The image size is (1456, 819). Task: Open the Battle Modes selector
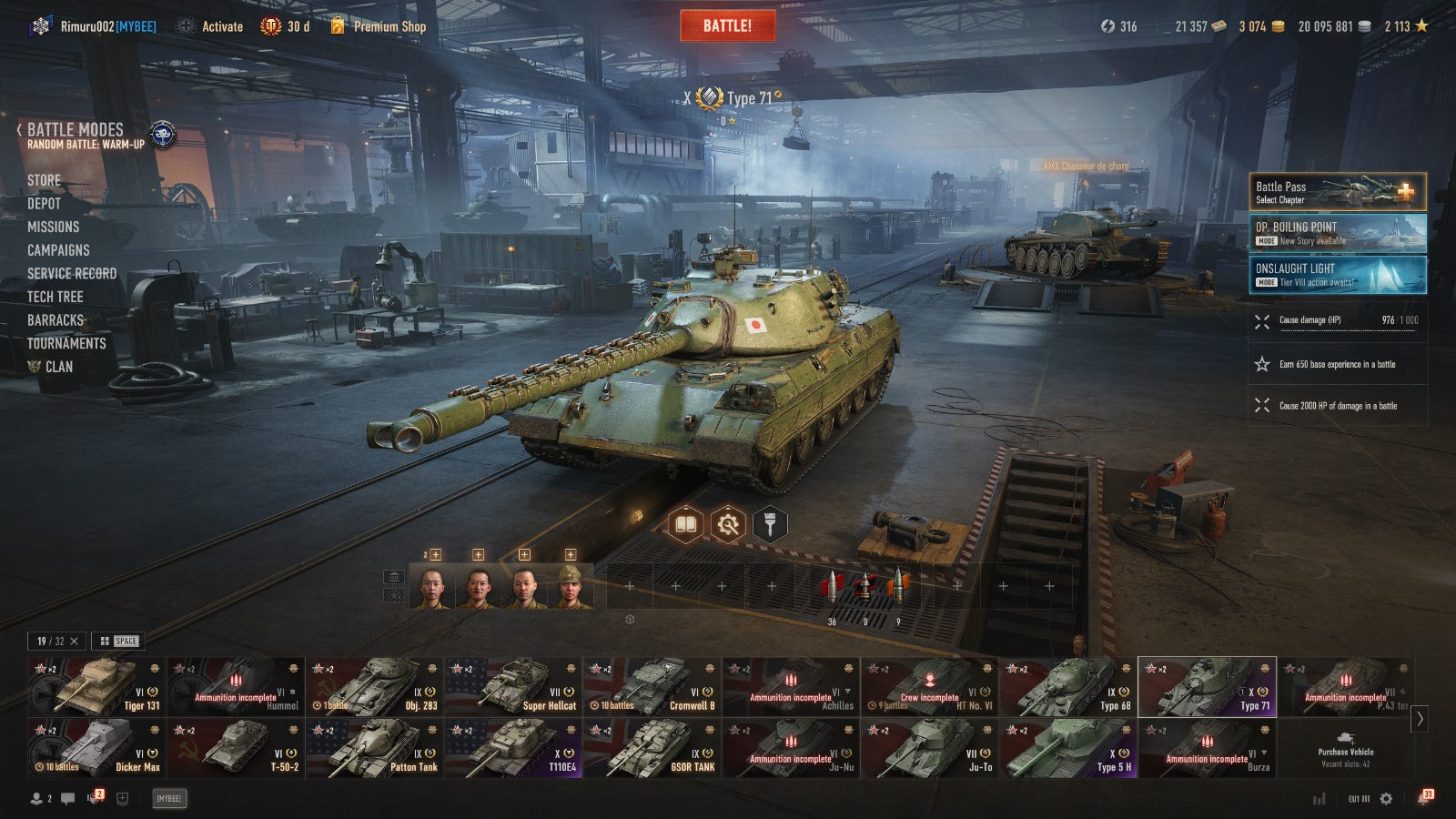(76, 130)
